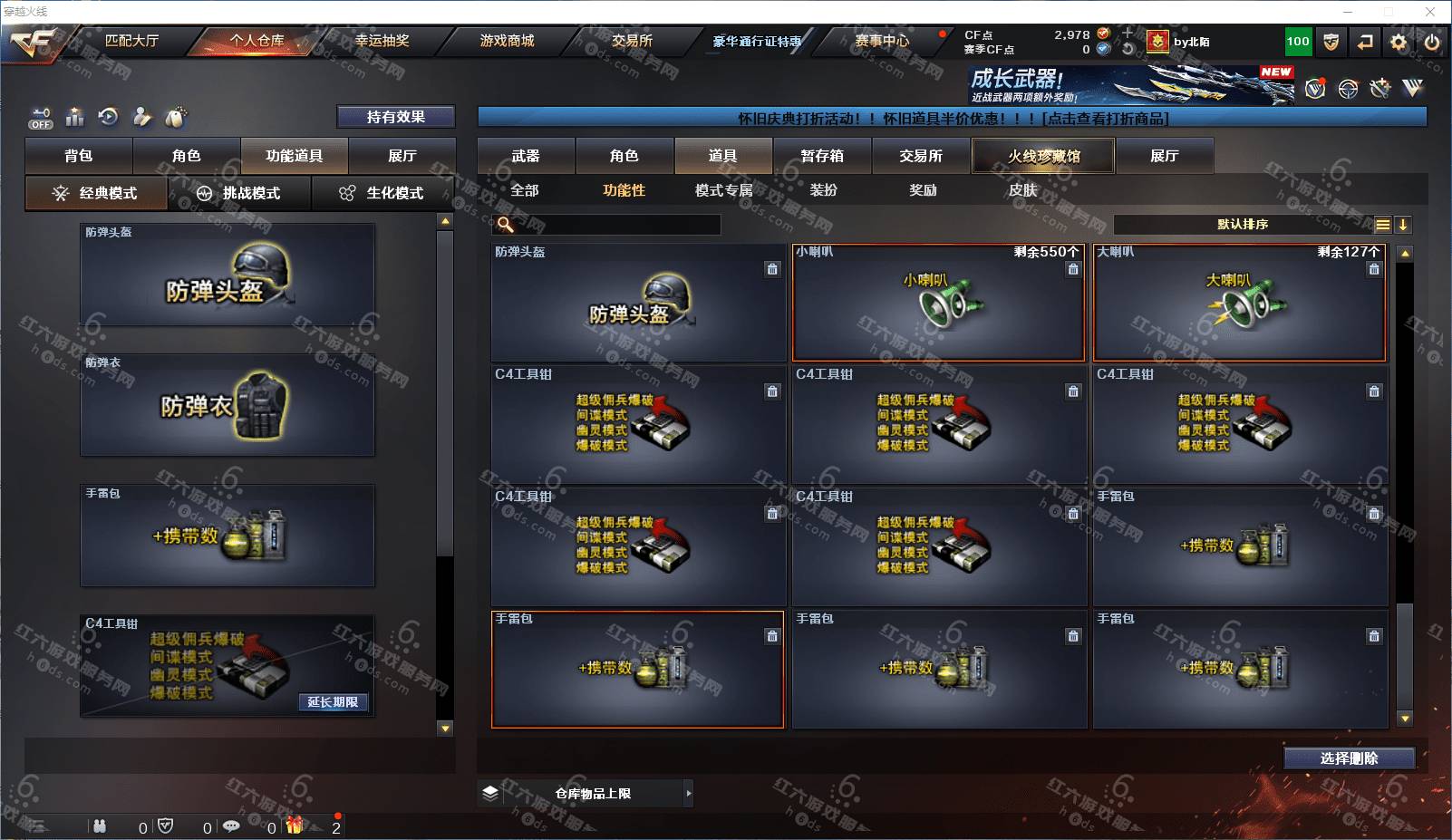Switch to 挑战模式 challenge mode
Viewport: 1452px width, 840px height.
[239, 193]
